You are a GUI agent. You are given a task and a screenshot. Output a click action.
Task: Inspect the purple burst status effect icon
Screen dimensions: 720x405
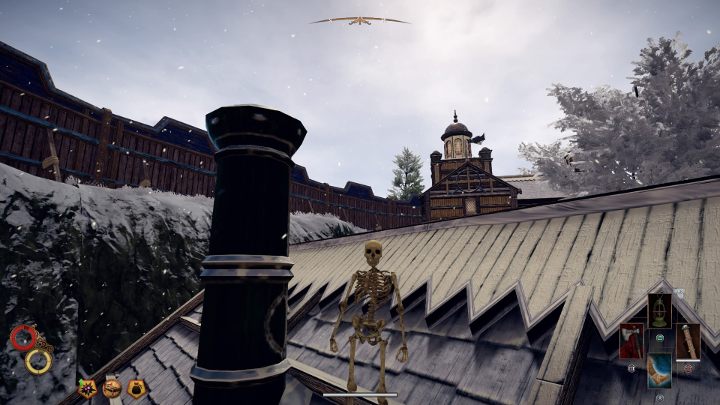coord(88,388)
